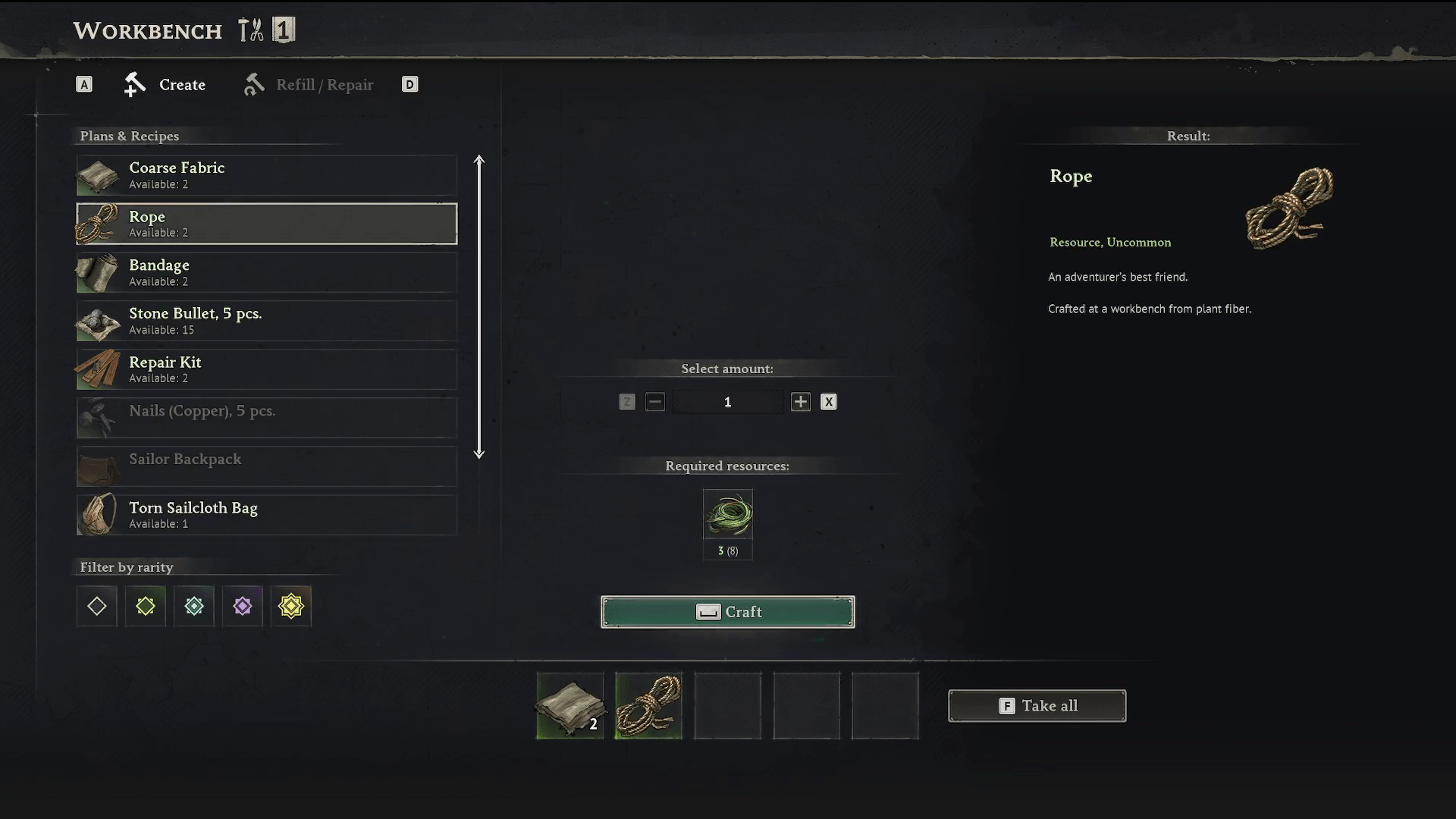Choose the Rope recipe
The image size is (1456, 819).
click(x=266, y=224)
